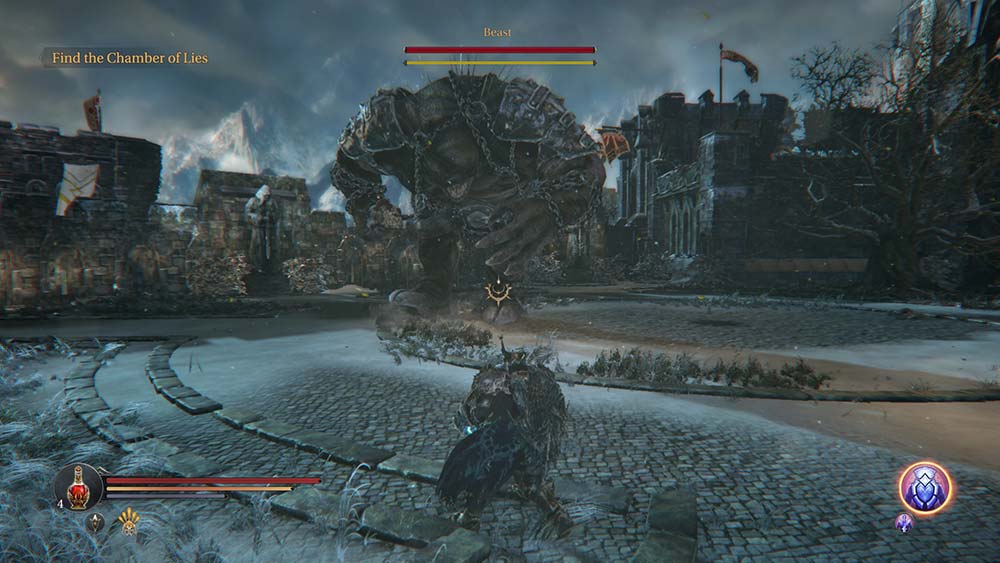1000x563 pixels.
Task: Open the Find the Chamber of Lies objective
Action: [x=130, y=58]
